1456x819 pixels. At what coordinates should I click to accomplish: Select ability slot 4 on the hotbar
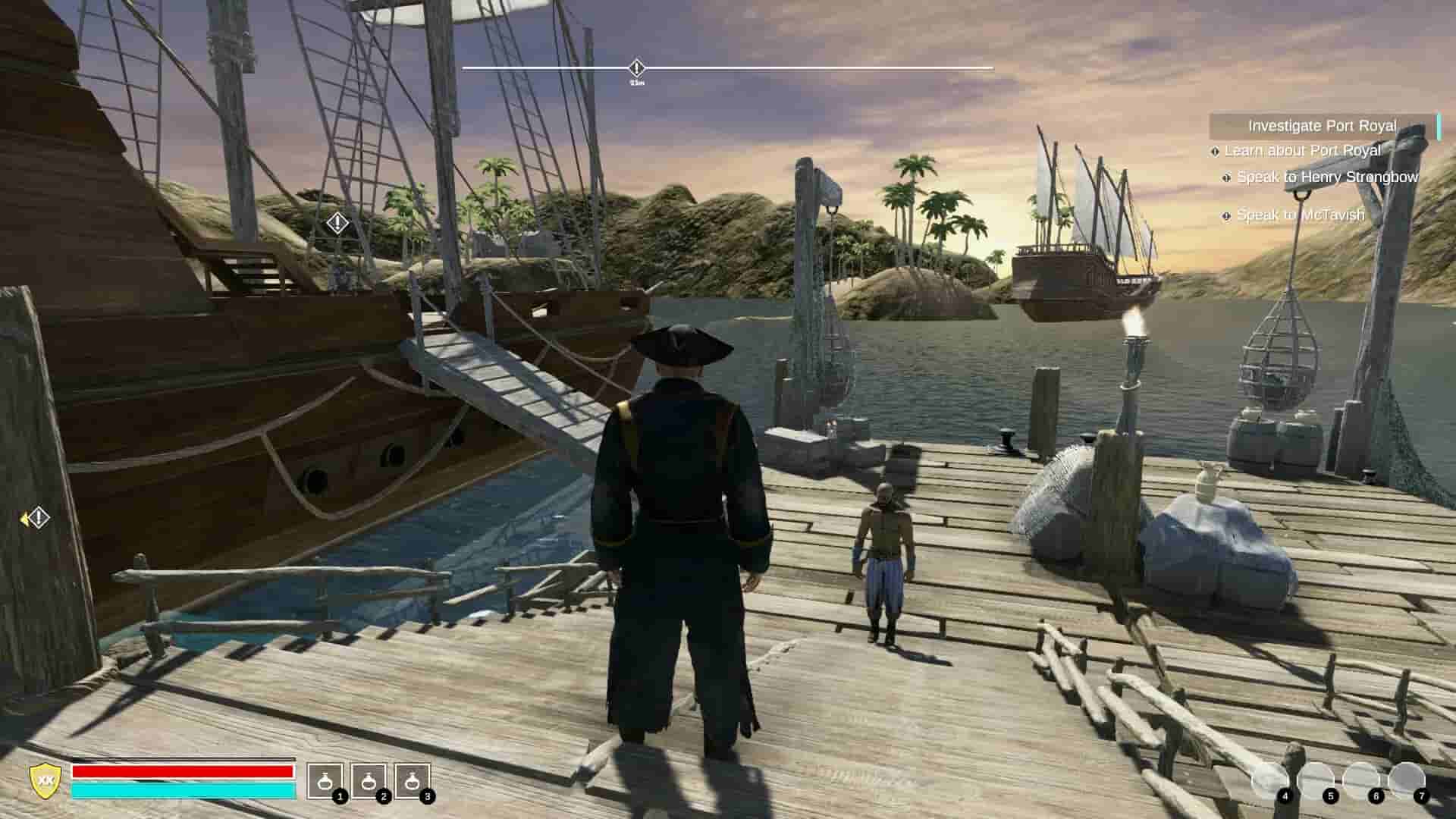pos(1269,781)
